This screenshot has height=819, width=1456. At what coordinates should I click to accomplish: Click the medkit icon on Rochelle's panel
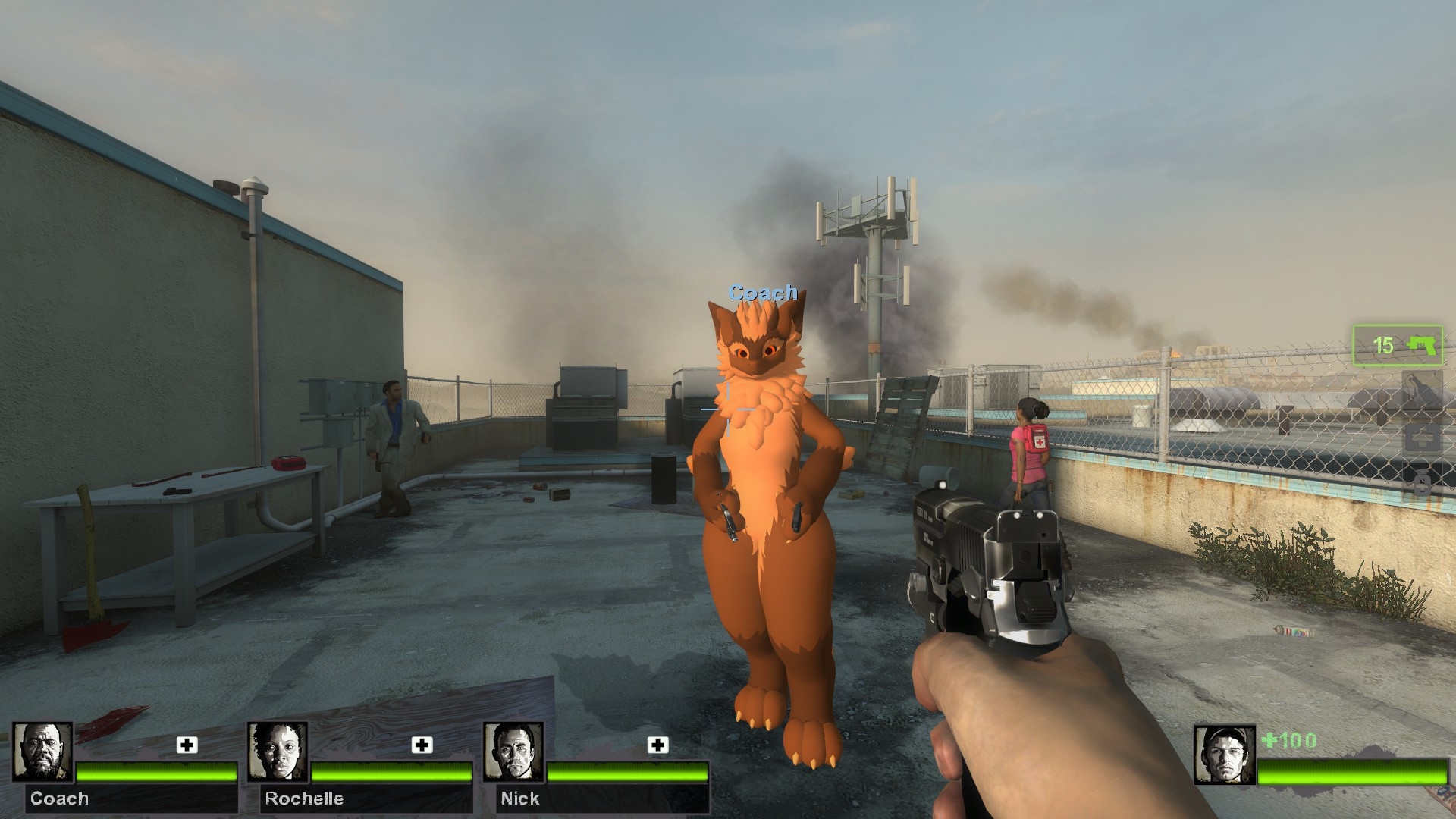422,745
